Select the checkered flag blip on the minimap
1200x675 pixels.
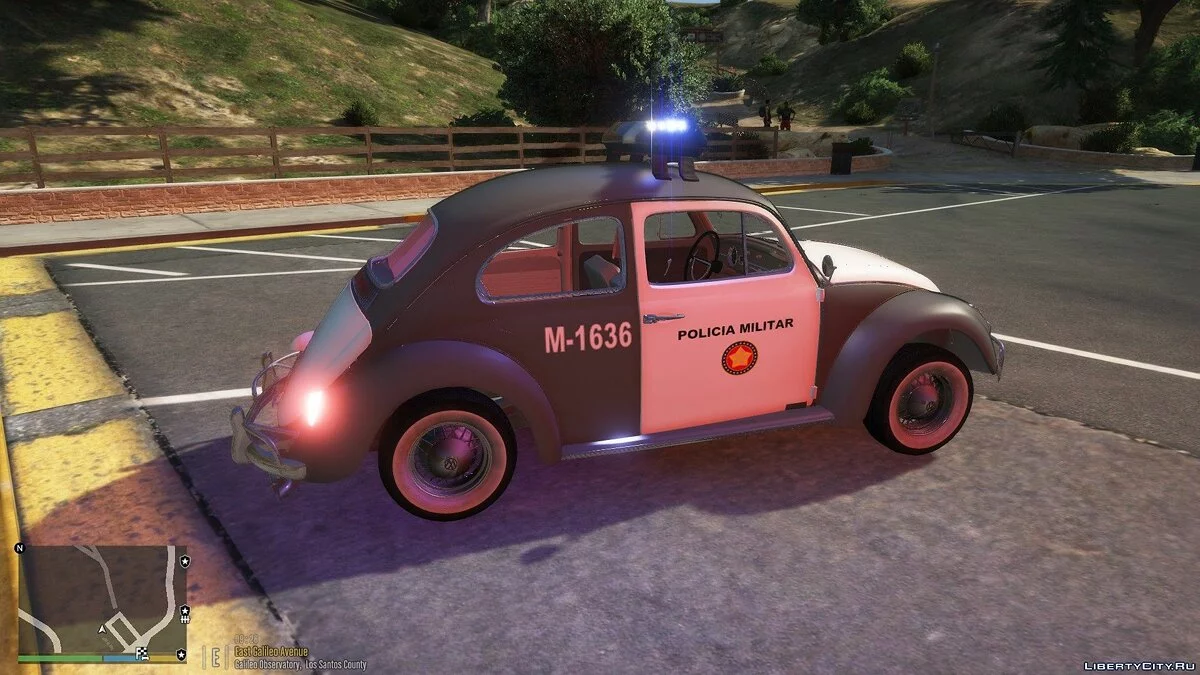coord(143,655)
